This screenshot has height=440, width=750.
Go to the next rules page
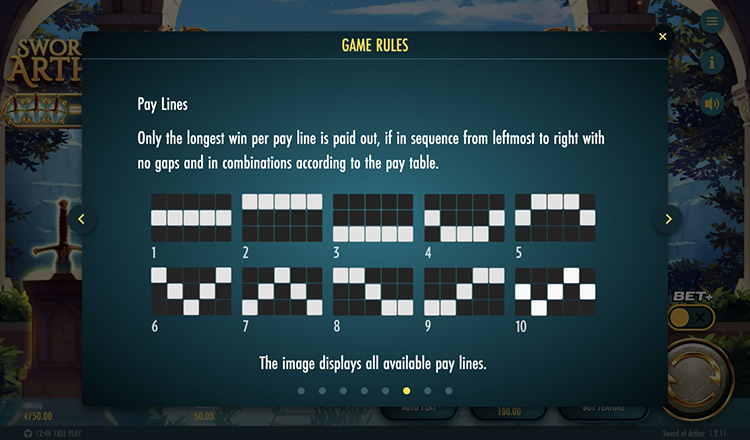click(x=667, y=219)
